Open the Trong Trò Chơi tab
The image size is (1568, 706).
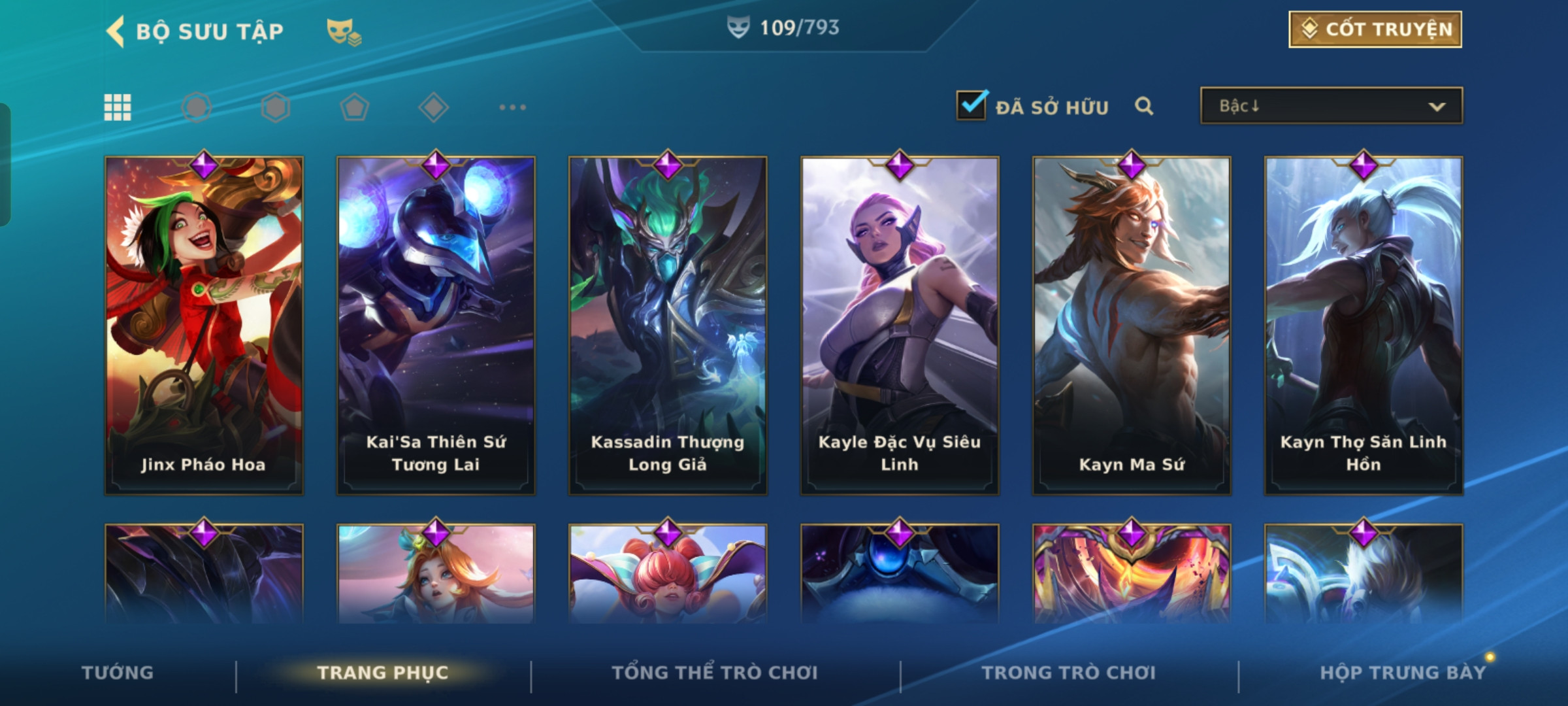1069,673
